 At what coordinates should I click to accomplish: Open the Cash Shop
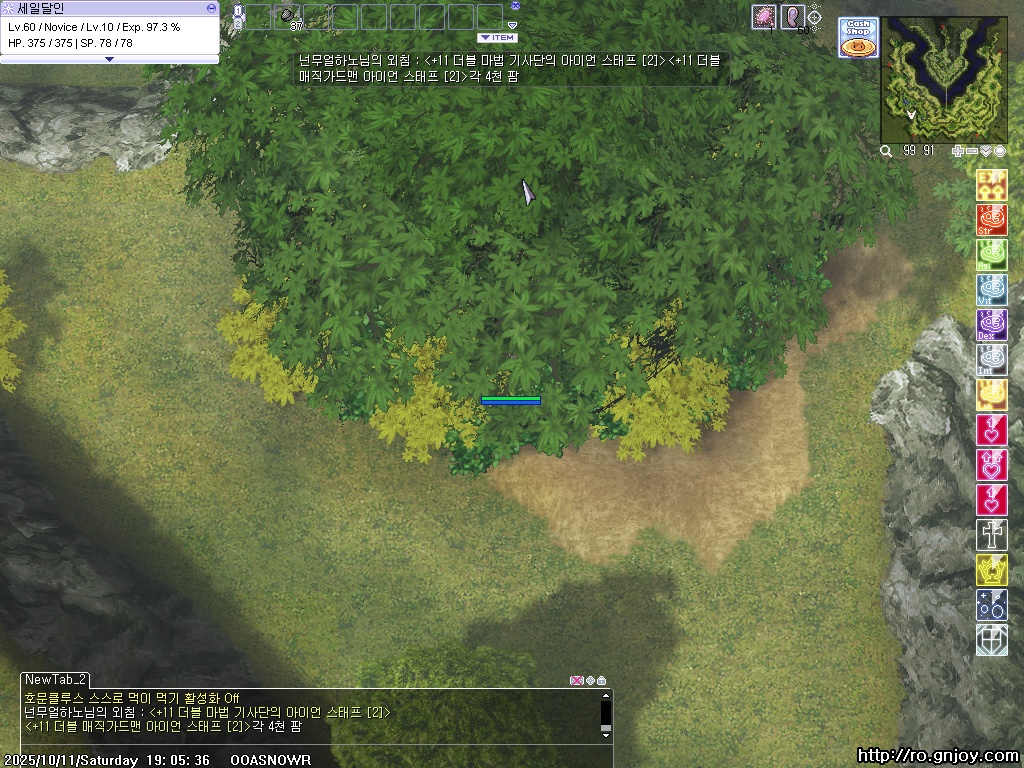tap(858, 37)
